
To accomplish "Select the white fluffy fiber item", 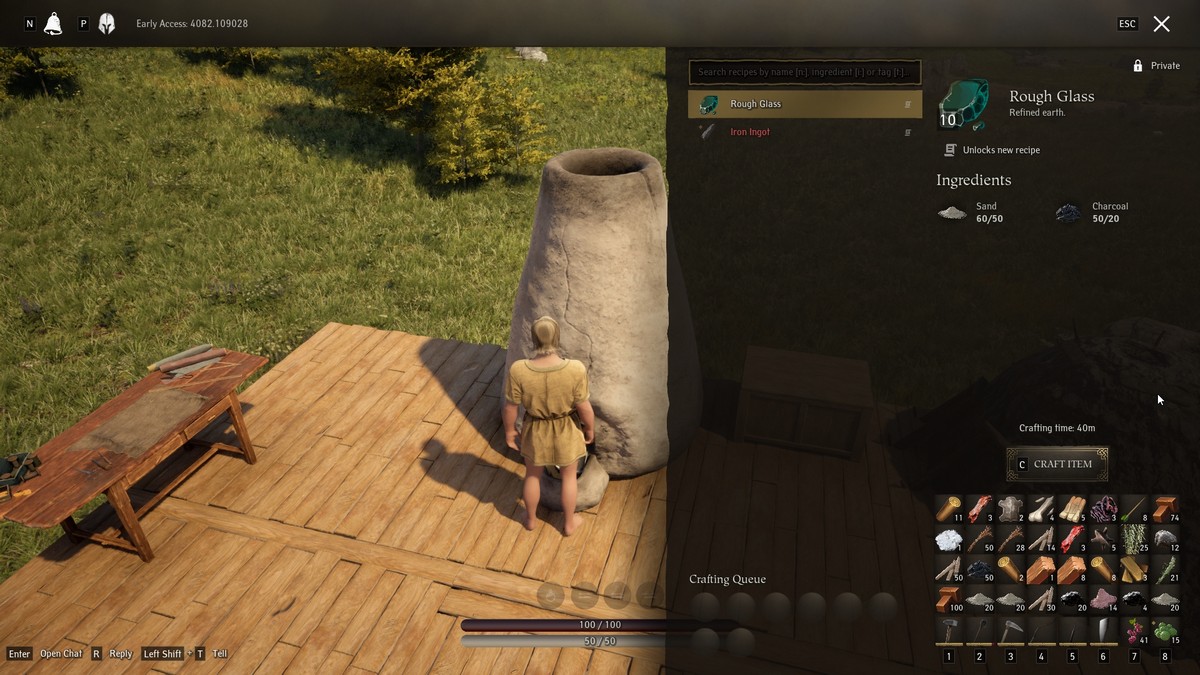I will 949,539.
